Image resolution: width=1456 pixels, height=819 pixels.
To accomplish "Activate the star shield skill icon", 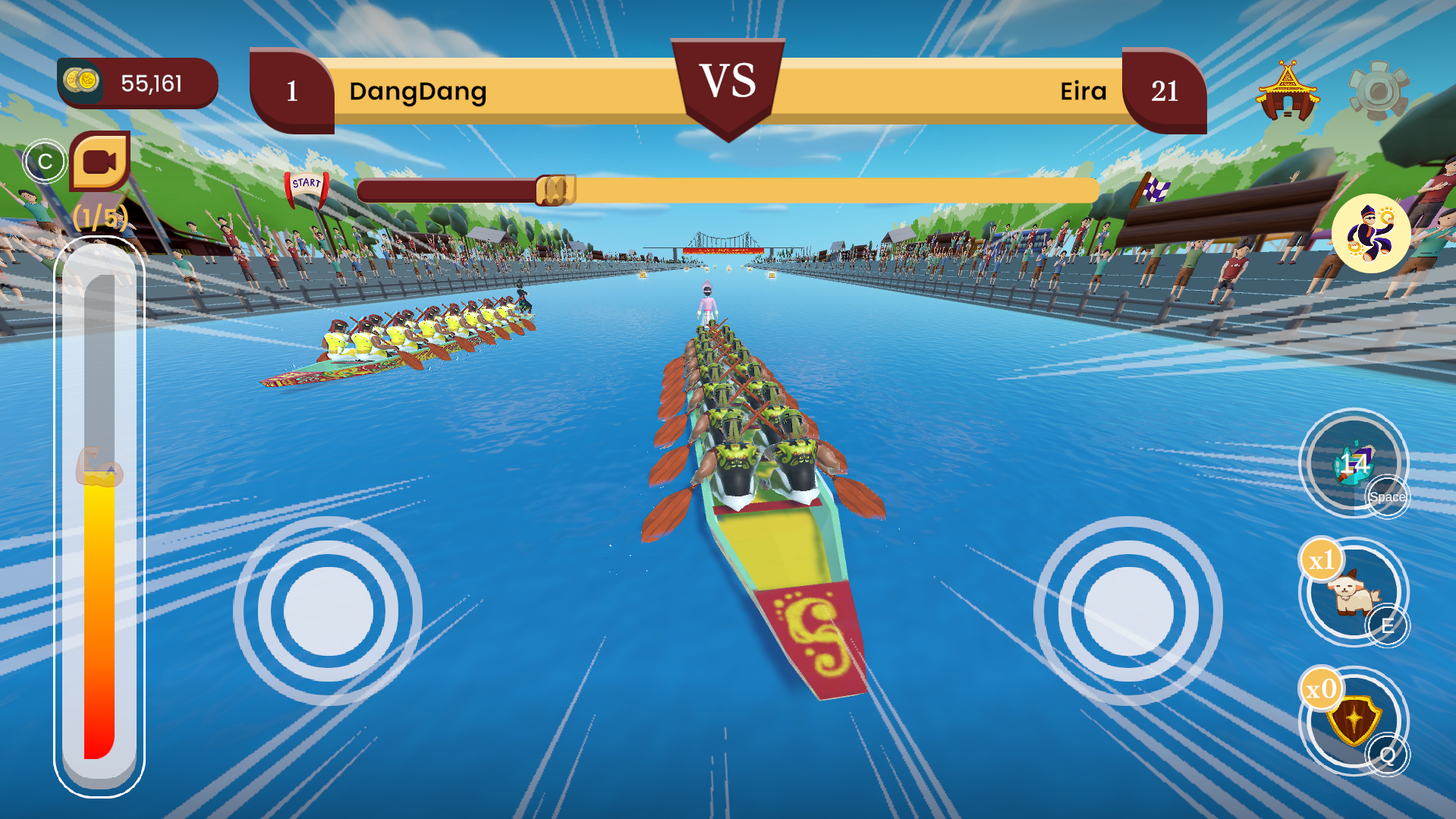I will click(x=1354, y=720).
